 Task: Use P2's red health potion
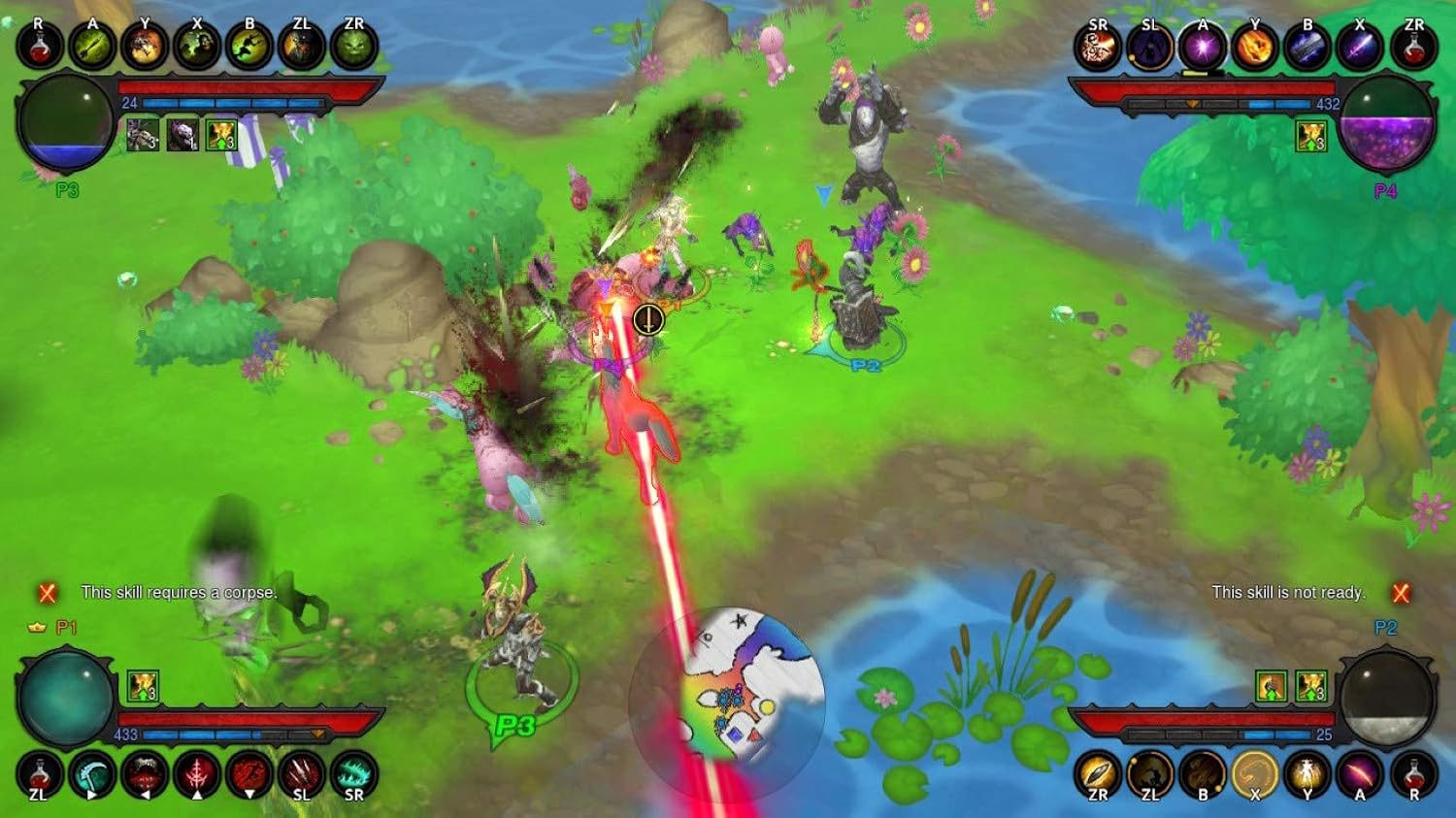click(1413, 775)
